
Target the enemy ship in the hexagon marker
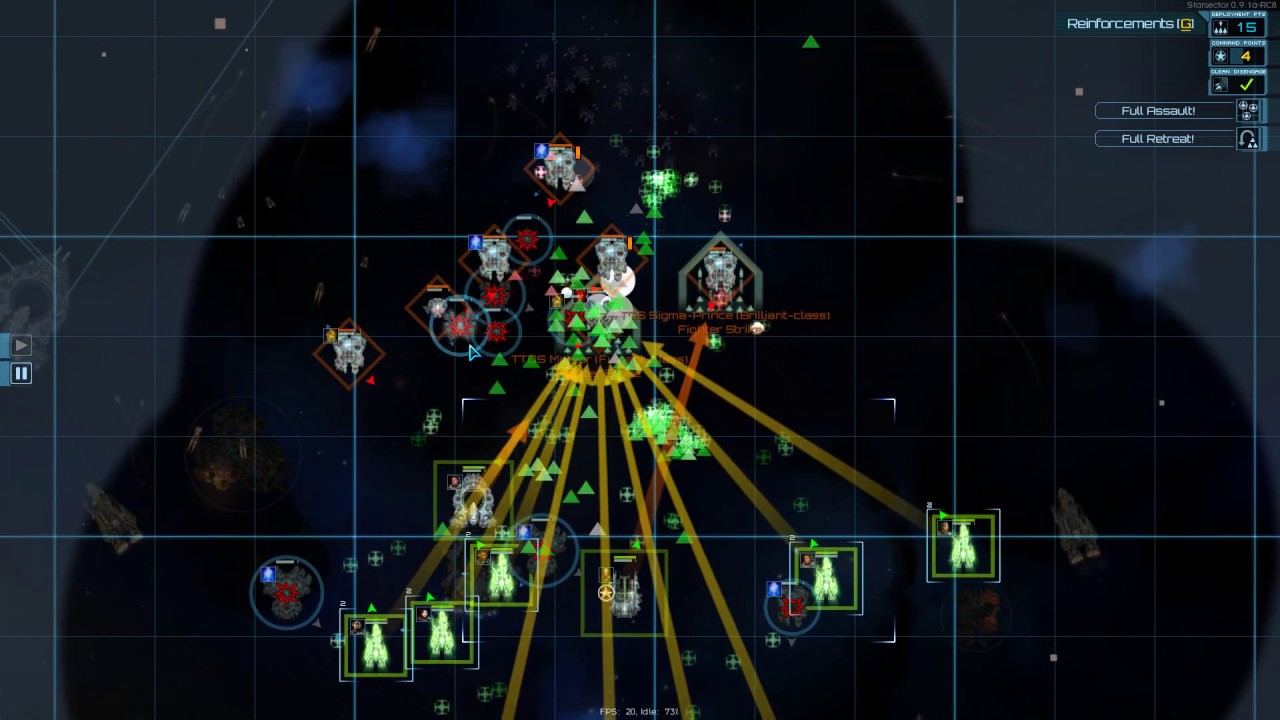pyautogui.click(x=719, y=272)
